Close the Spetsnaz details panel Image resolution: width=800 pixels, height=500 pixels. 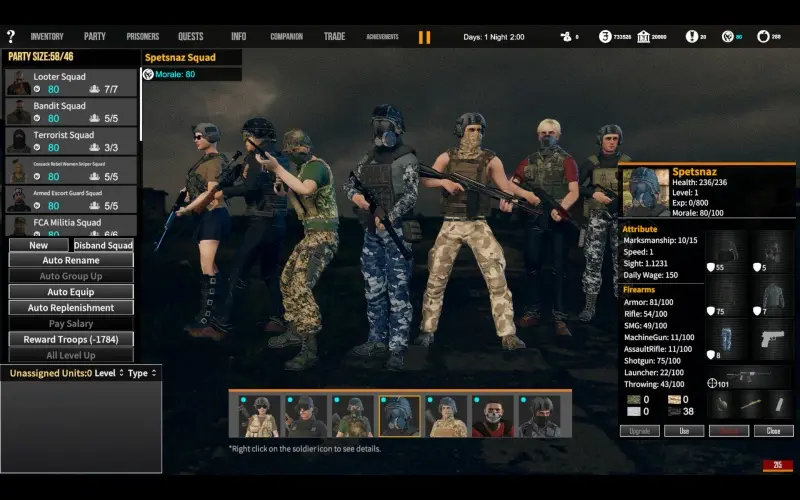pyautogui.click(x=773, y=431)
